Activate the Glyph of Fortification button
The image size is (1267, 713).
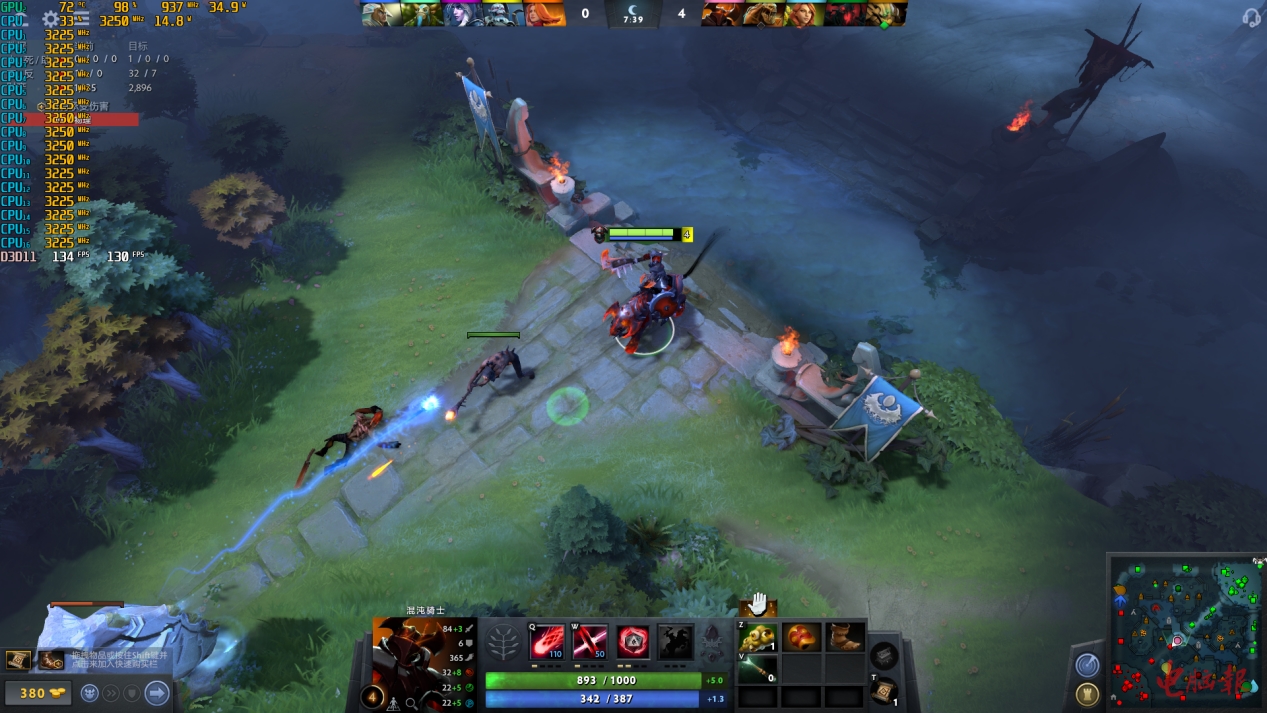point(1087,693)
